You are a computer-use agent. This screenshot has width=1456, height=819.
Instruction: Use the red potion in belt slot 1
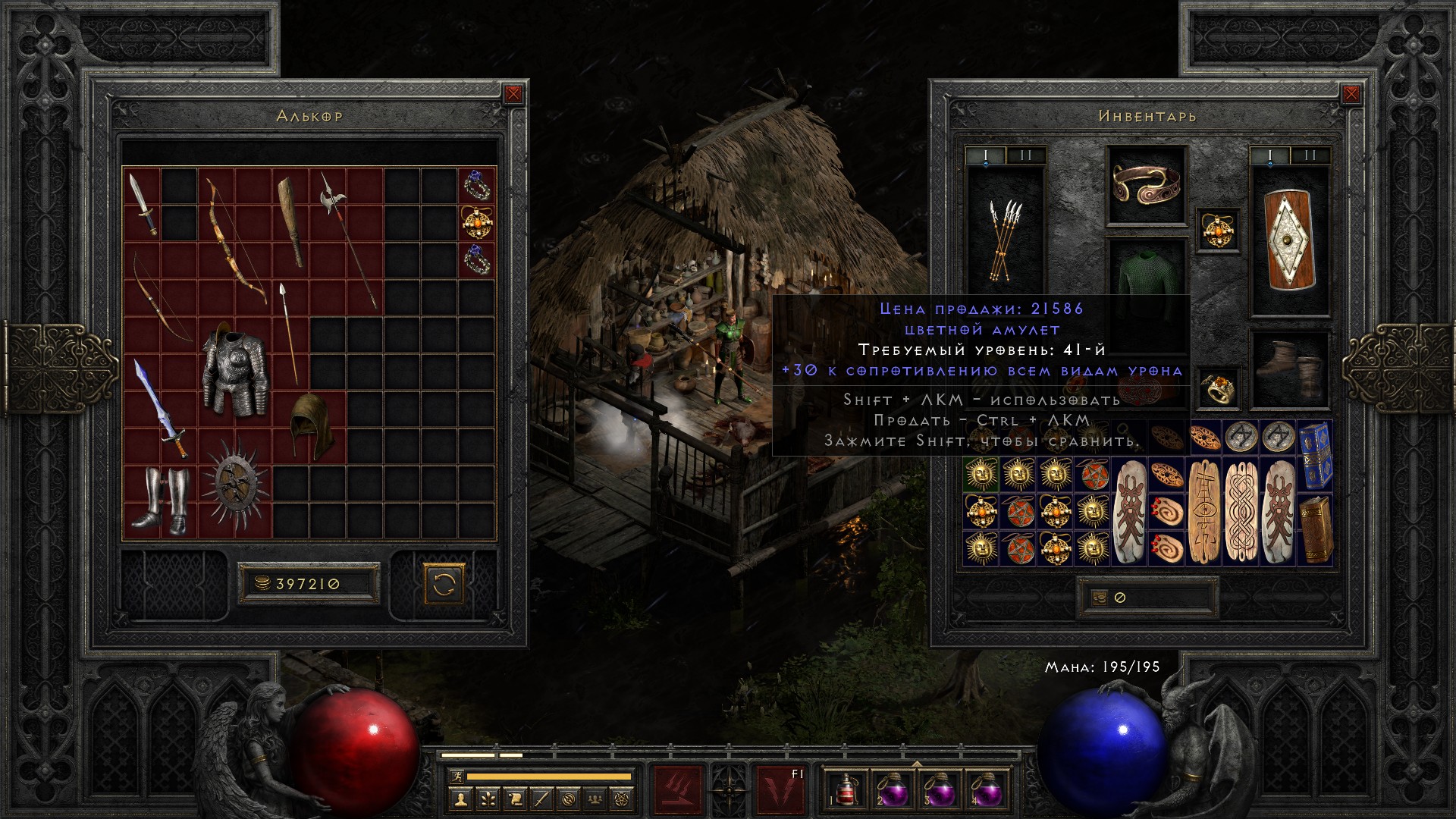846,789
